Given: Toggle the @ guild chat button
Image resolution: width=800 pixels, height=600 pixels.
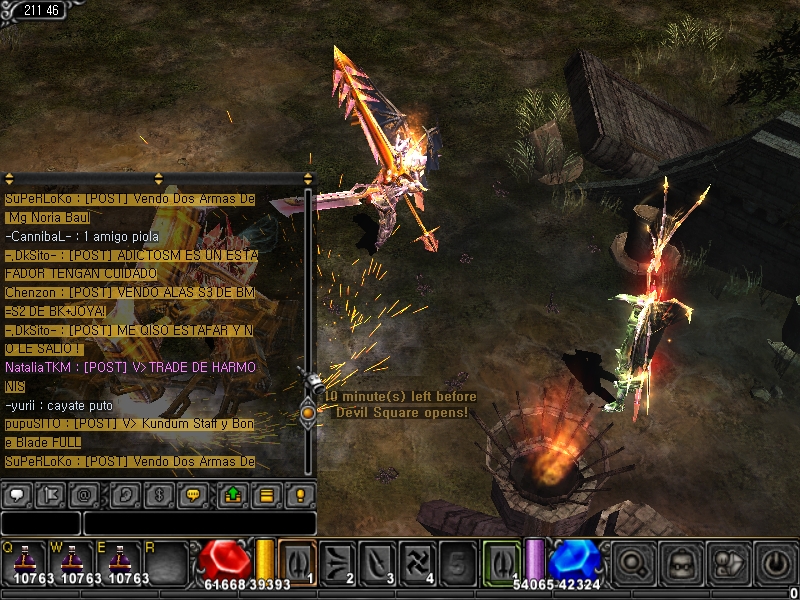Looking at the screenshot, I should coord(86,495).
